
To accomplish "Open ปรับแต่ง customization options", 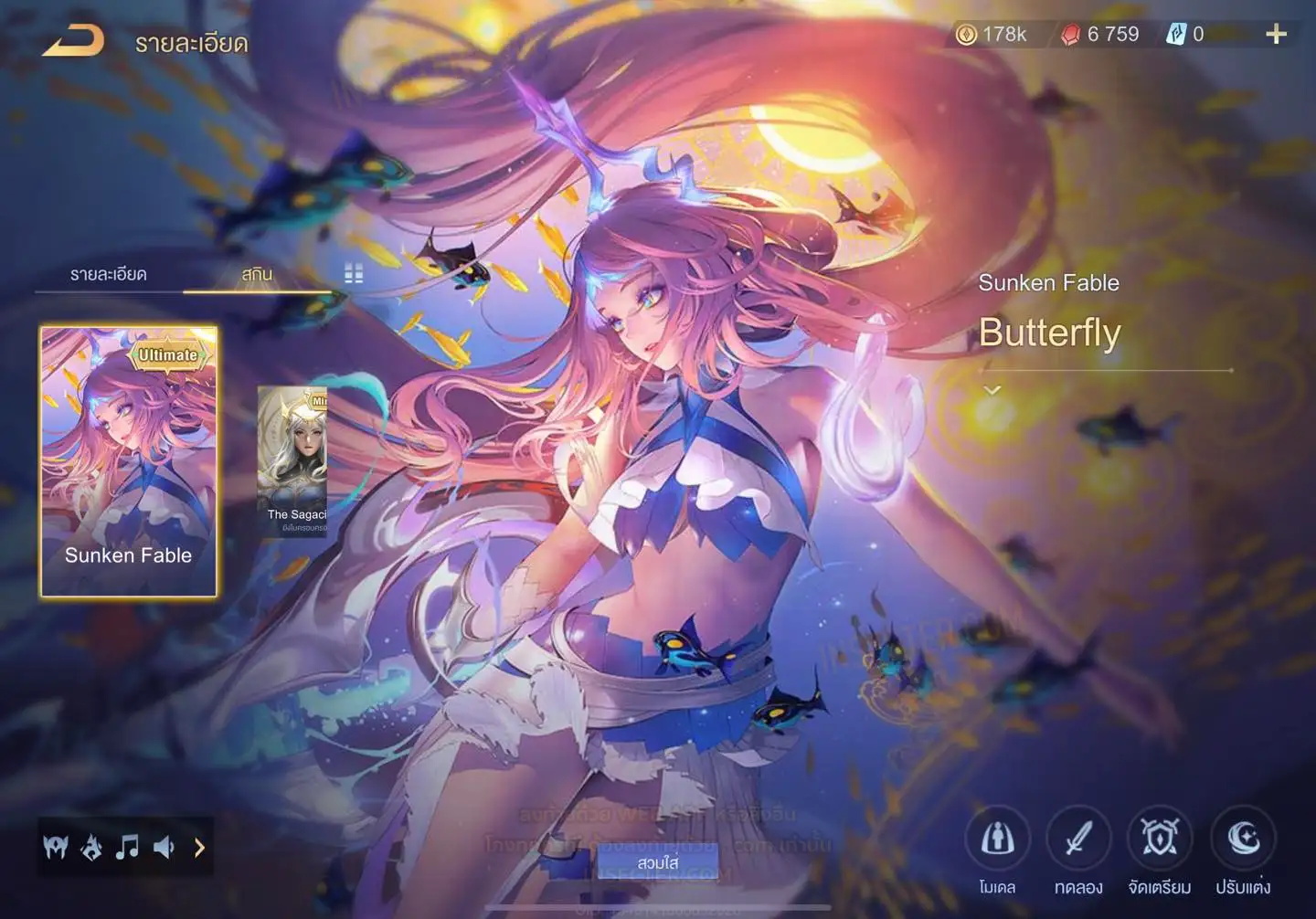I will (1243, 840).
